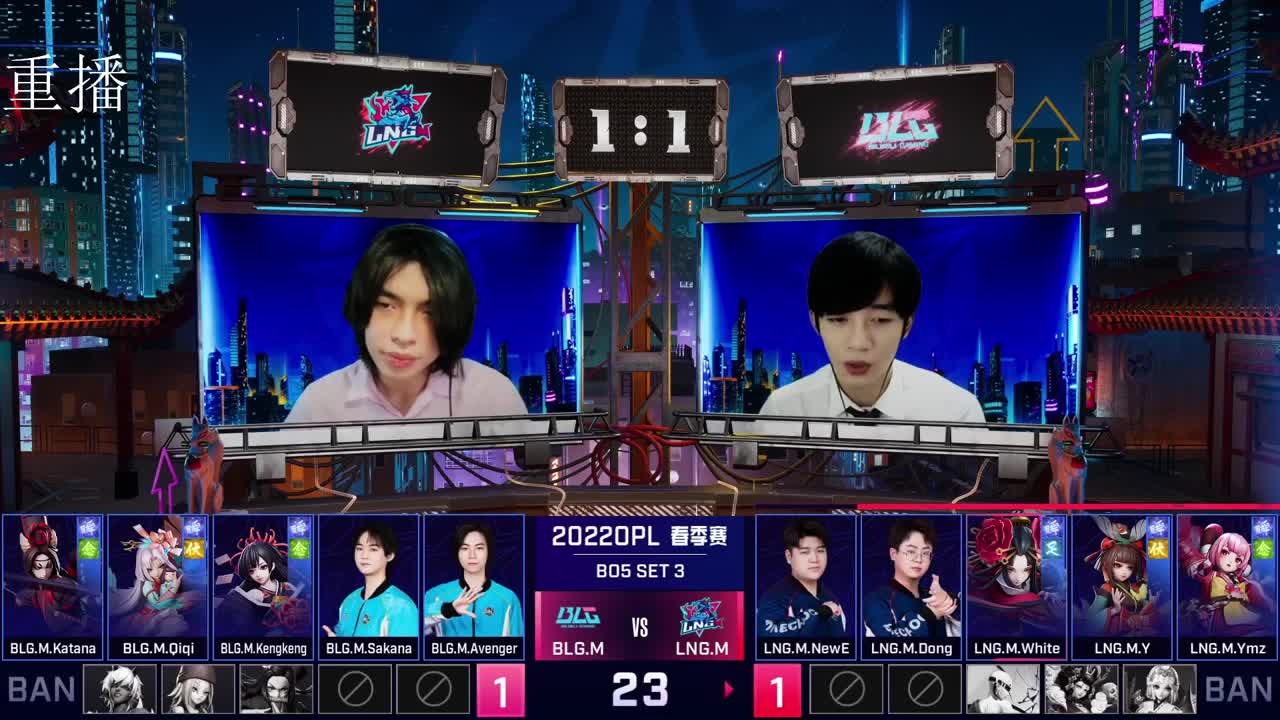Click the blue badge on Katana's portrait
1280x720 pixels.
(87, 527)
